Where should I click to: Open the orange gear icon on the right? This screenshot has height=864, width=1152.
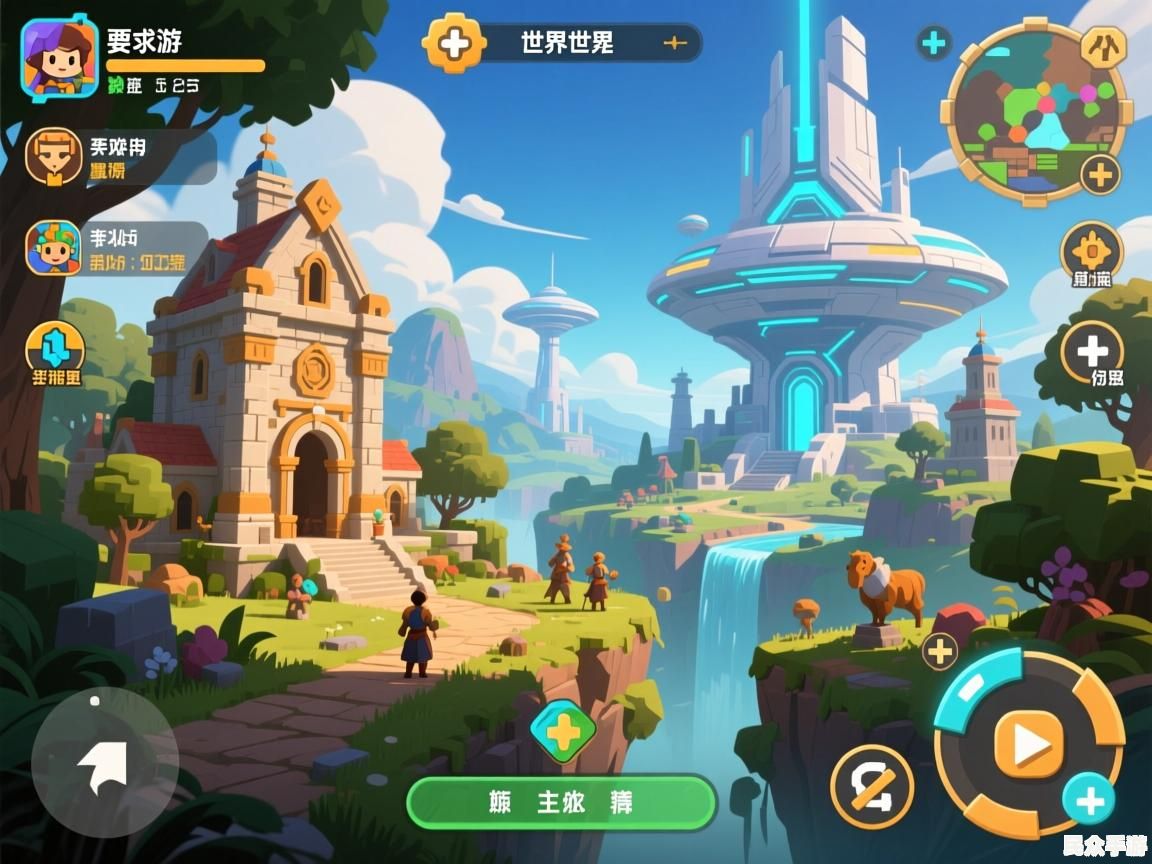1091,251
